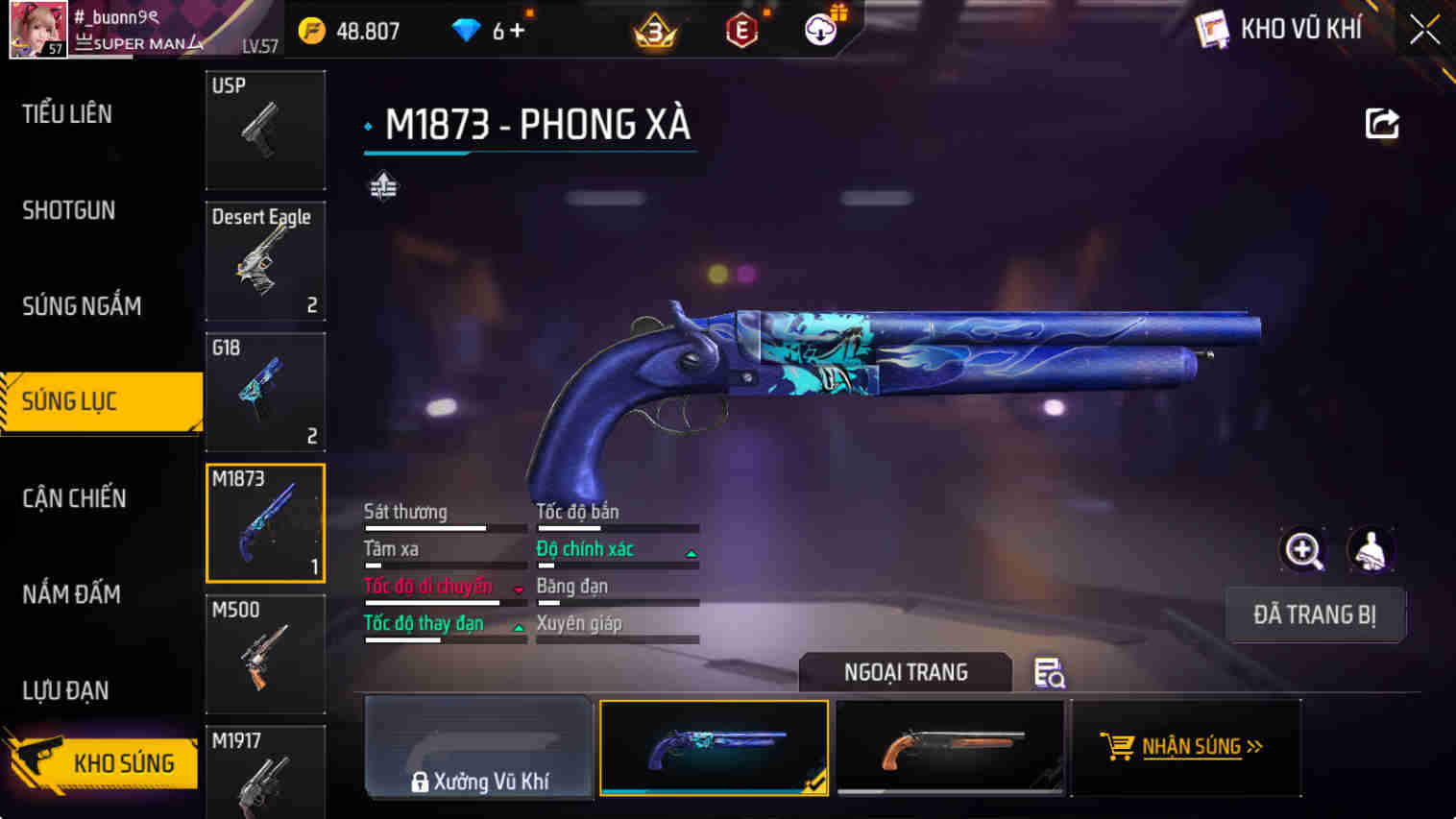Screen dimensions: 1456x819
Task: Select the NGOẠI TRANG tab
Action: click(x=905, y=672)
